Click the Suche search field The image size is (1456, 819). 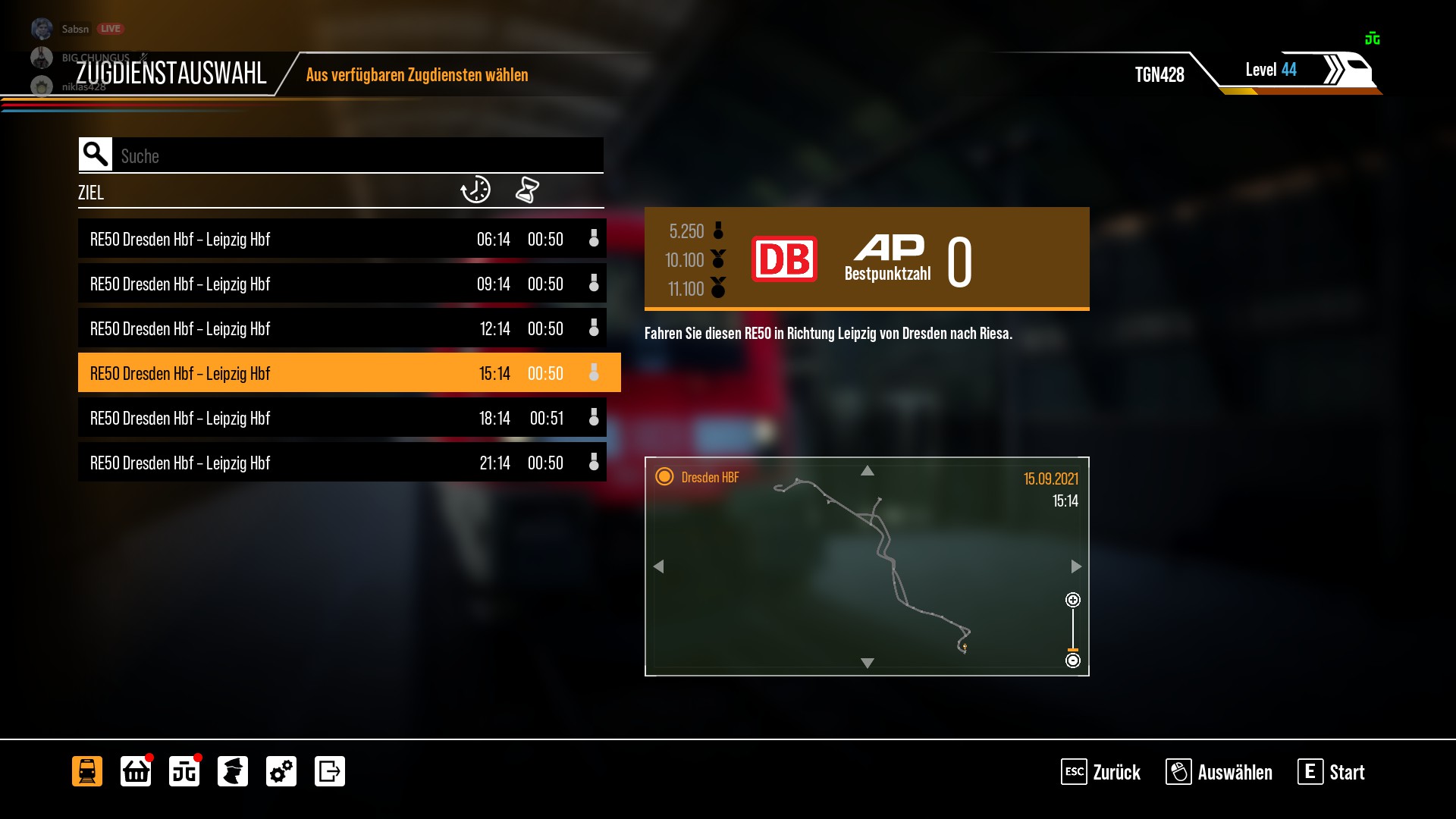(356, 155)
